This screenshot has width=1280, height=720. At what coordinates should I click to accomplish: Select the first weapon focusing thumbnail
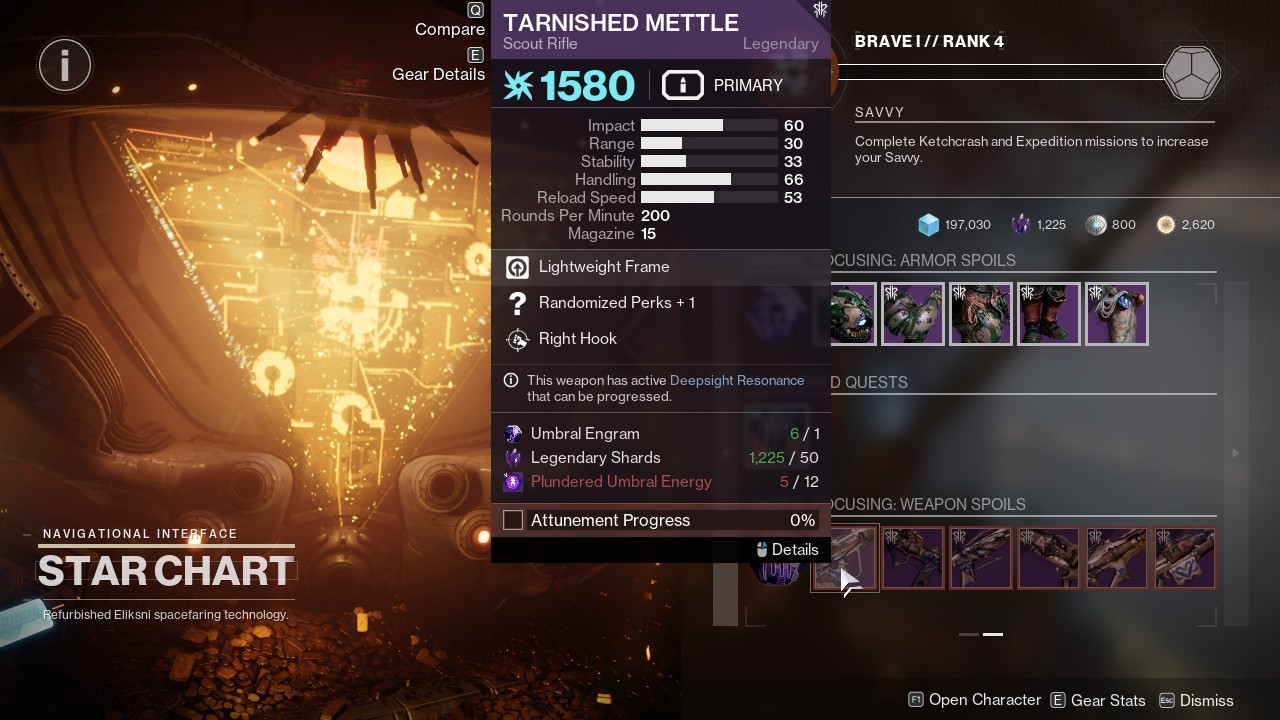(845, 558)
